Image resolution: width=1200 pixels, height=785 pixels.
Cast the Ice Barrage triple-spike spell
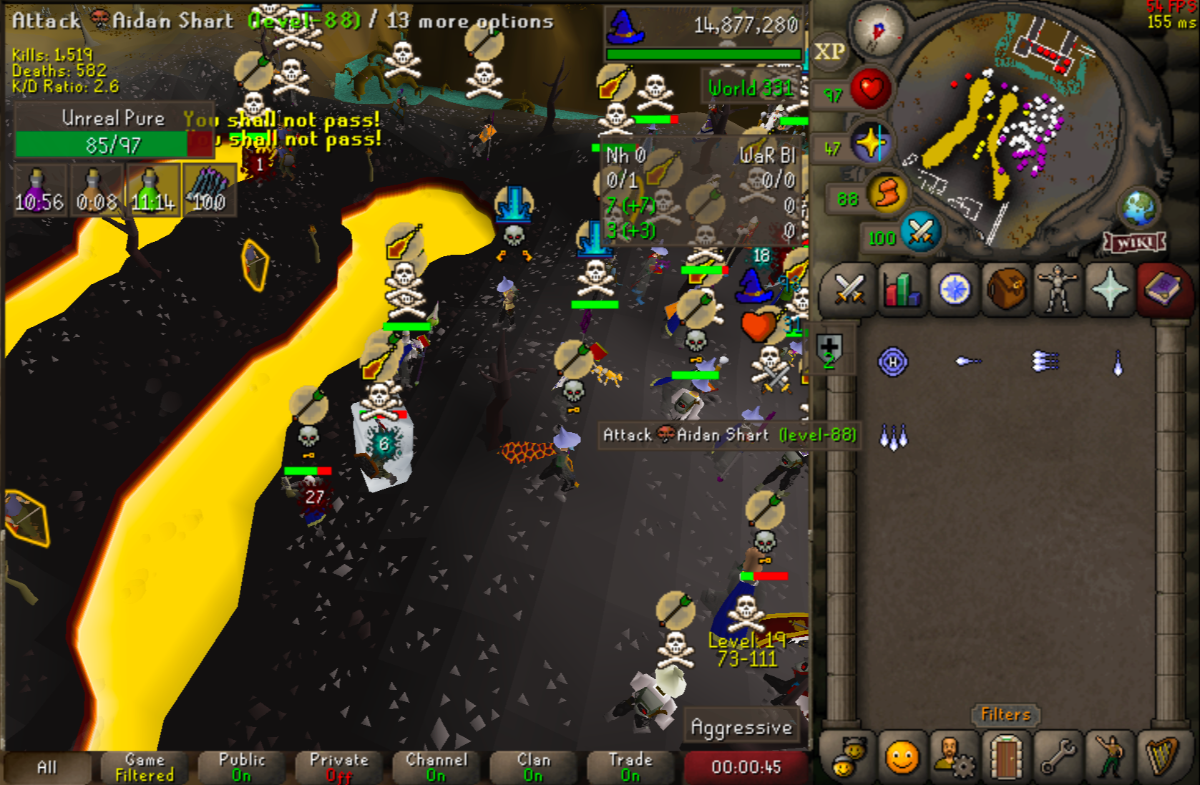pyautogui.click(x=893, y=436)
